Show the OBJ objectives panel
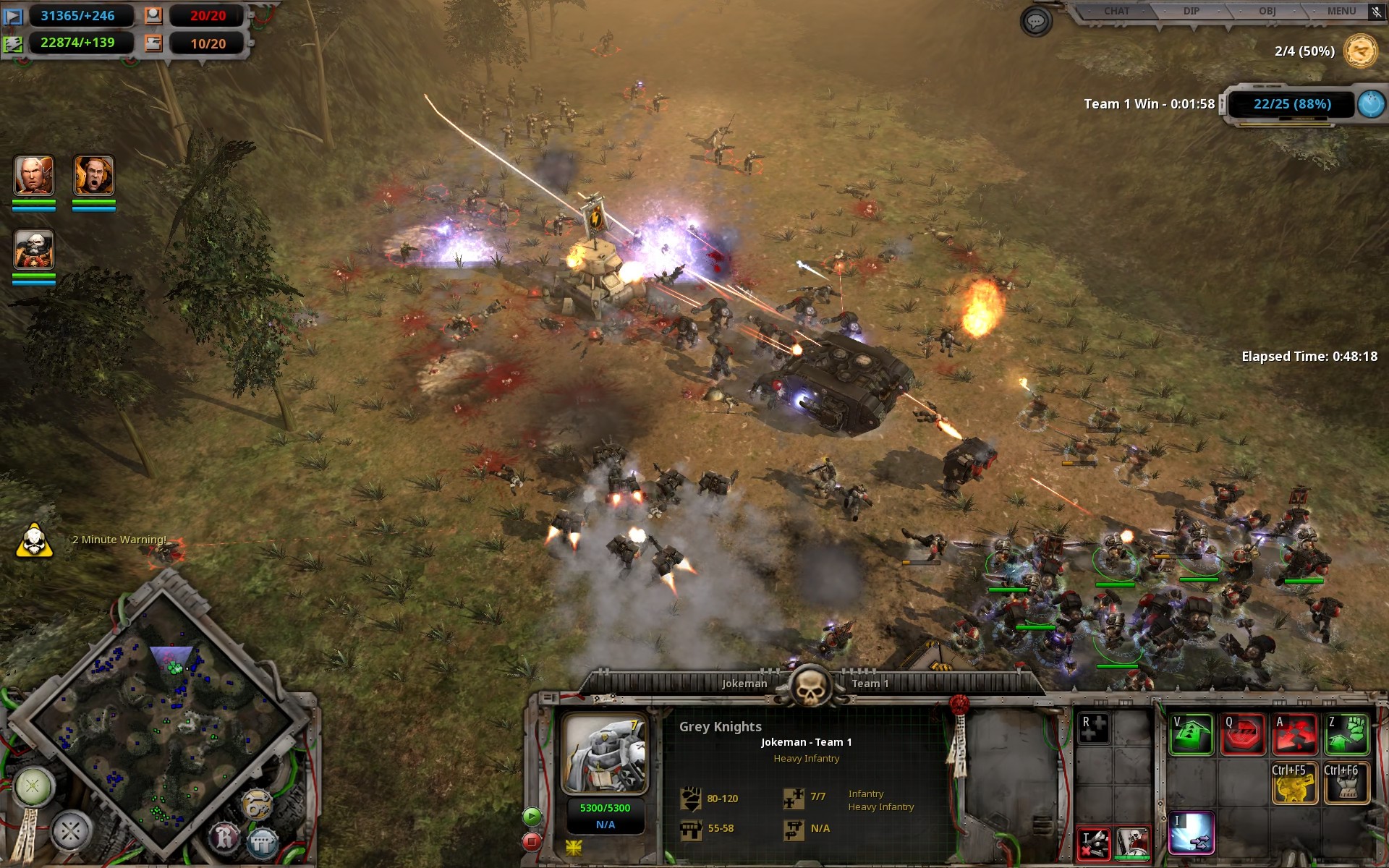 point(1267,12)
